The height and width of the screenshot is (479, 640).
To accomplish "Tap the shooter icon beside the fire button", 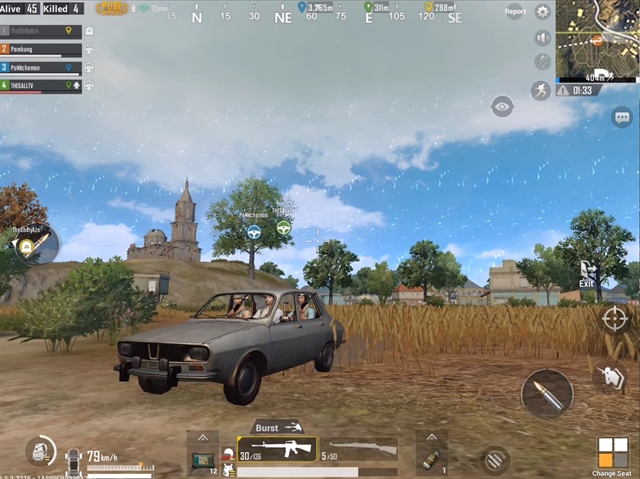I will (609, 377).
